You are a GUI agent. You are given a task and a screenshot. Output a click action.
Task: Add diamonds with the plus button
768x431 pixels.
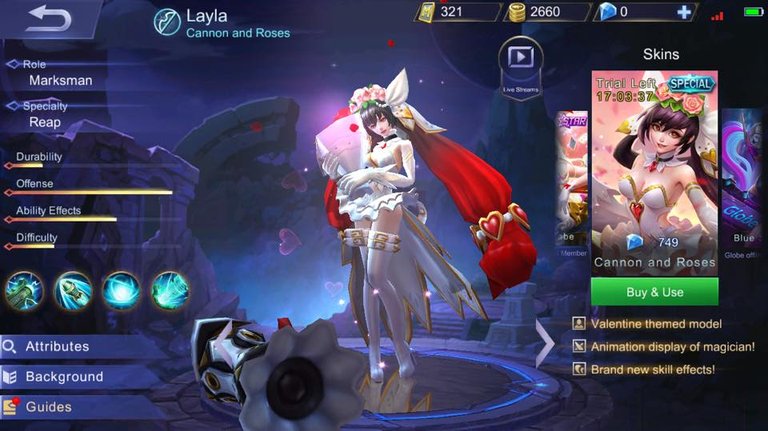coord(684,12)
